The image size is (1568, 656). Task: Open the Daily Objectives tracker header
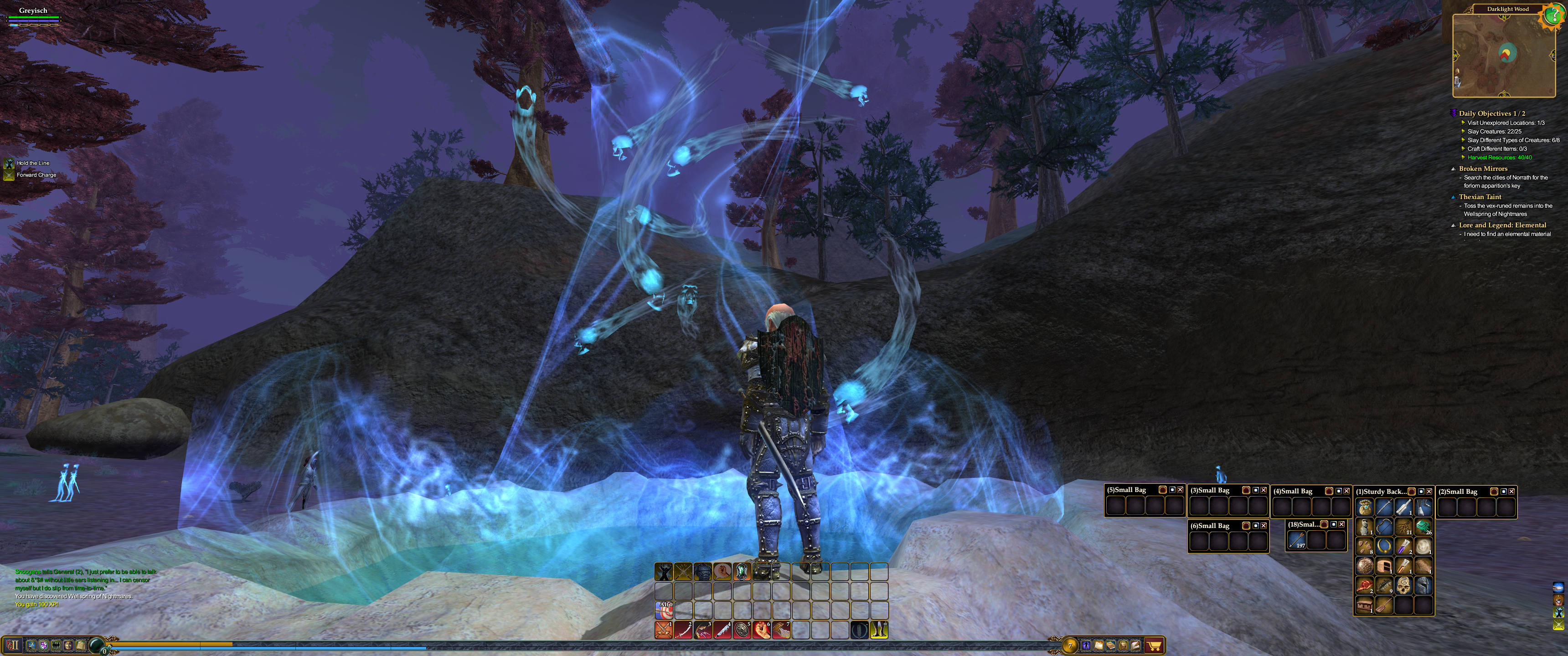1491,113
